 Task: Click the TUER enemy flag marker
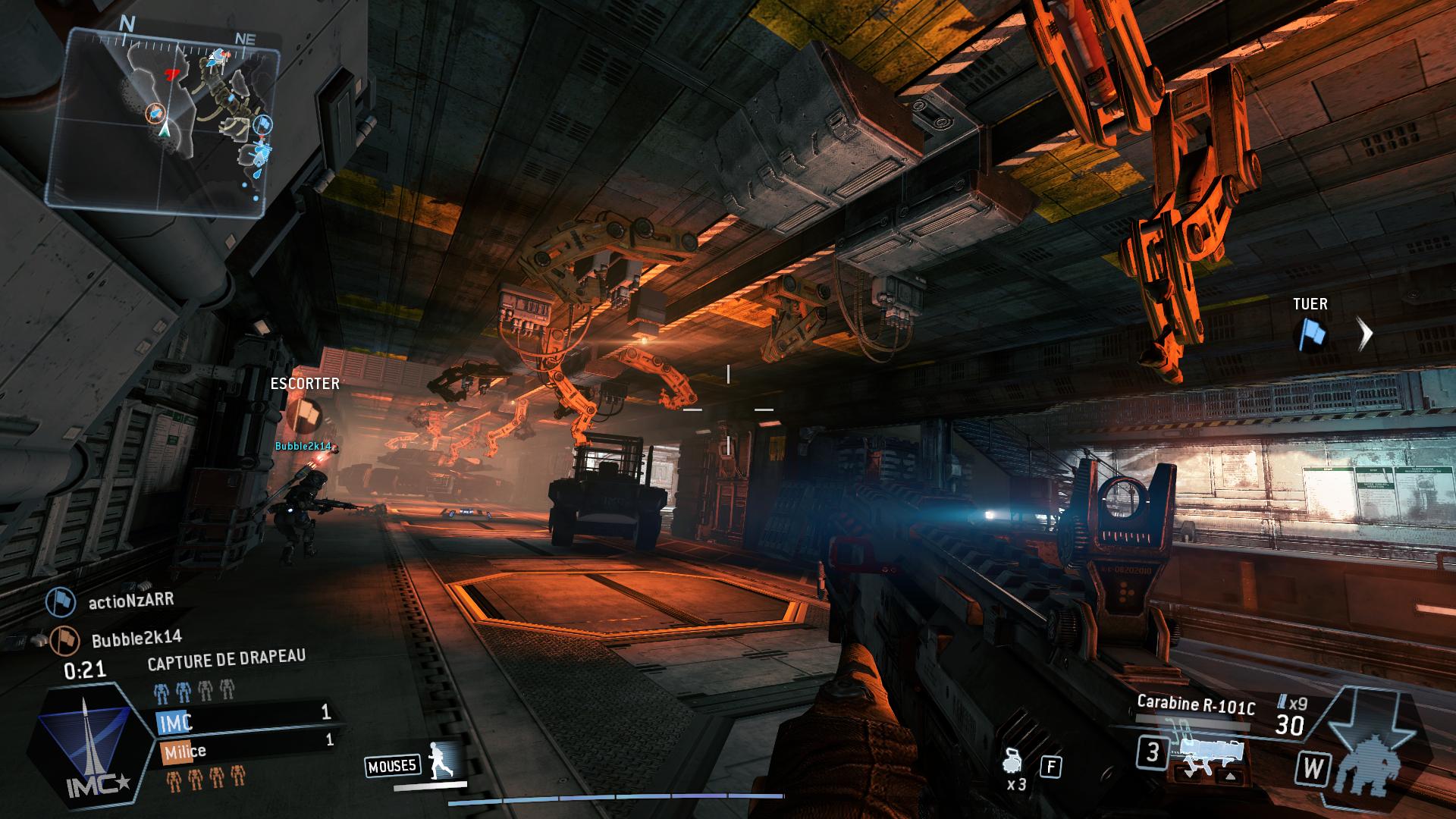[x=1310, y=334]
